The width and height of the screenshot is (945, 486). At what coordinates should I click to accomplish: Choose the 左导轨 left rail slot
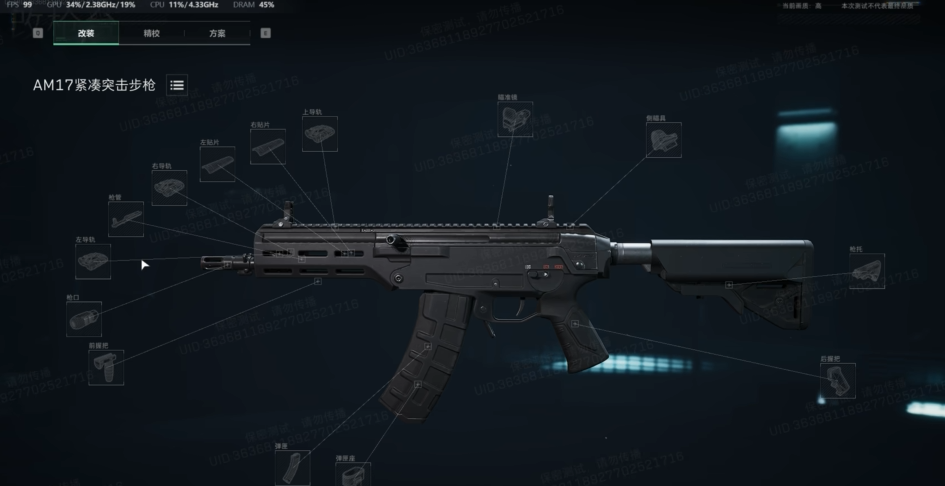[92, 262]
